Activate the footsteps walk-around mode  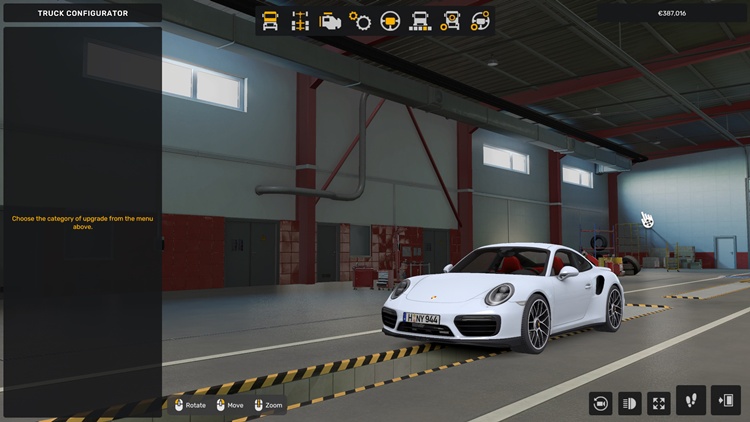point(691,400)
